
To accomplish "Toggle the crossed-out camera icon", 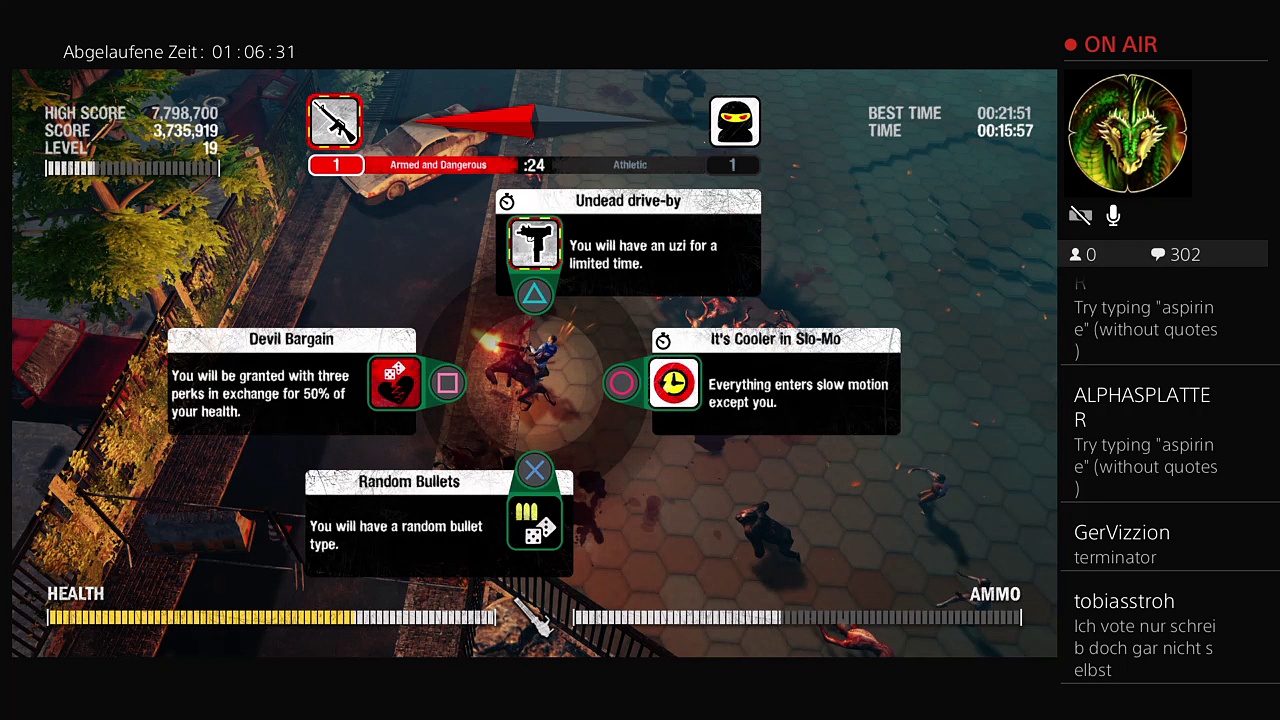I will click(1080, 215).
